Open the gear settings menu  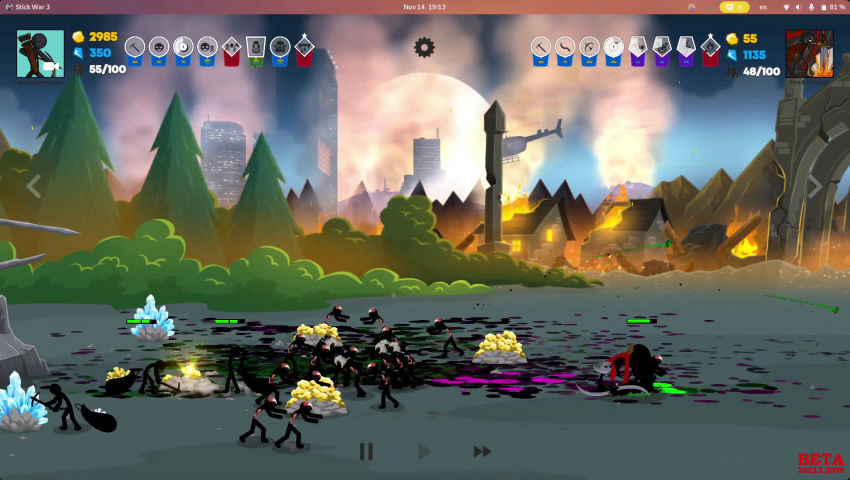coord(424,47)
